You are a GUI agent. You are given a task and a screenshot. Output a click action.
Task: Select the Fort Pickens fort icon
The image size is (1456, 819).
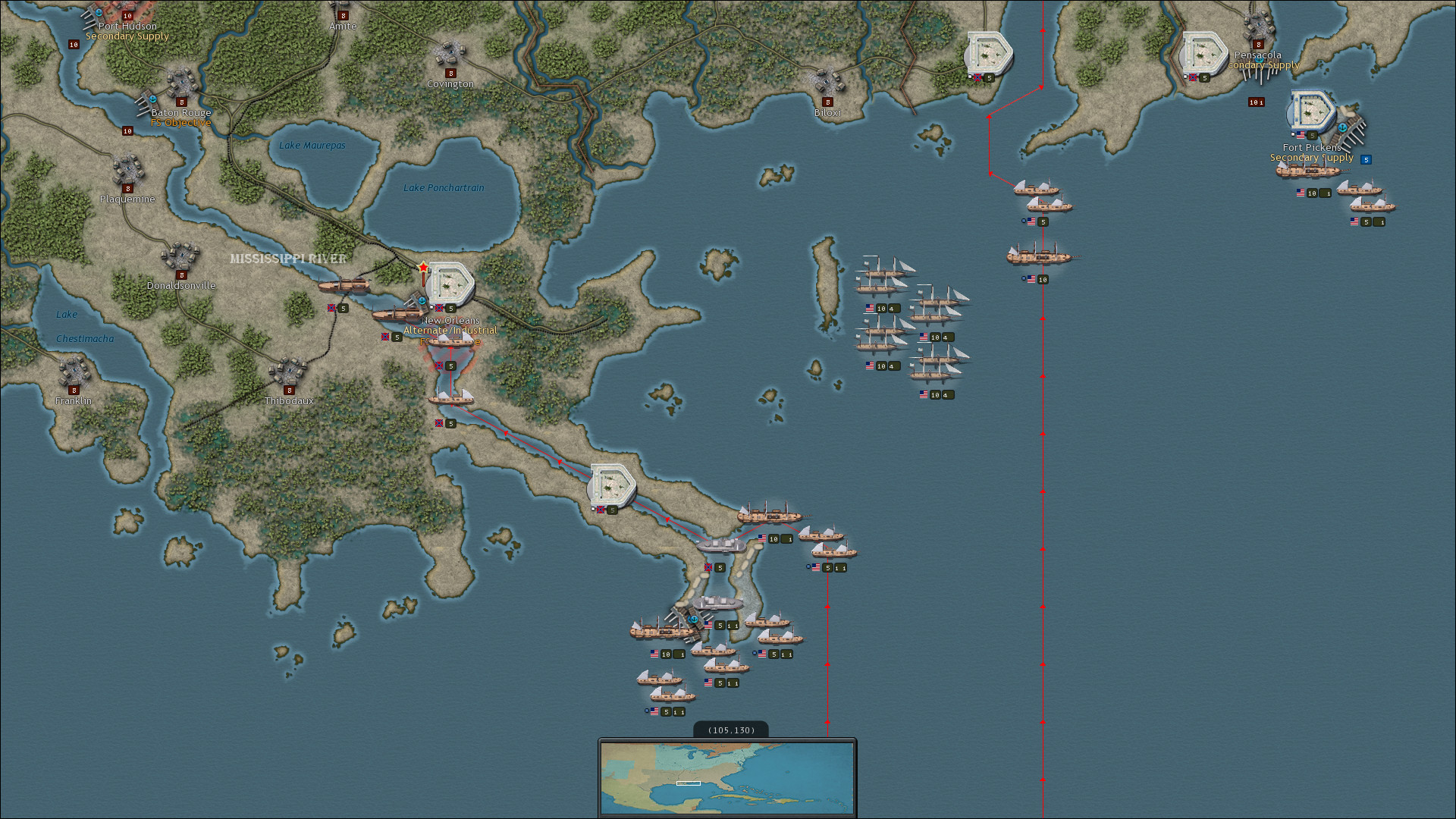[1313, 110]
